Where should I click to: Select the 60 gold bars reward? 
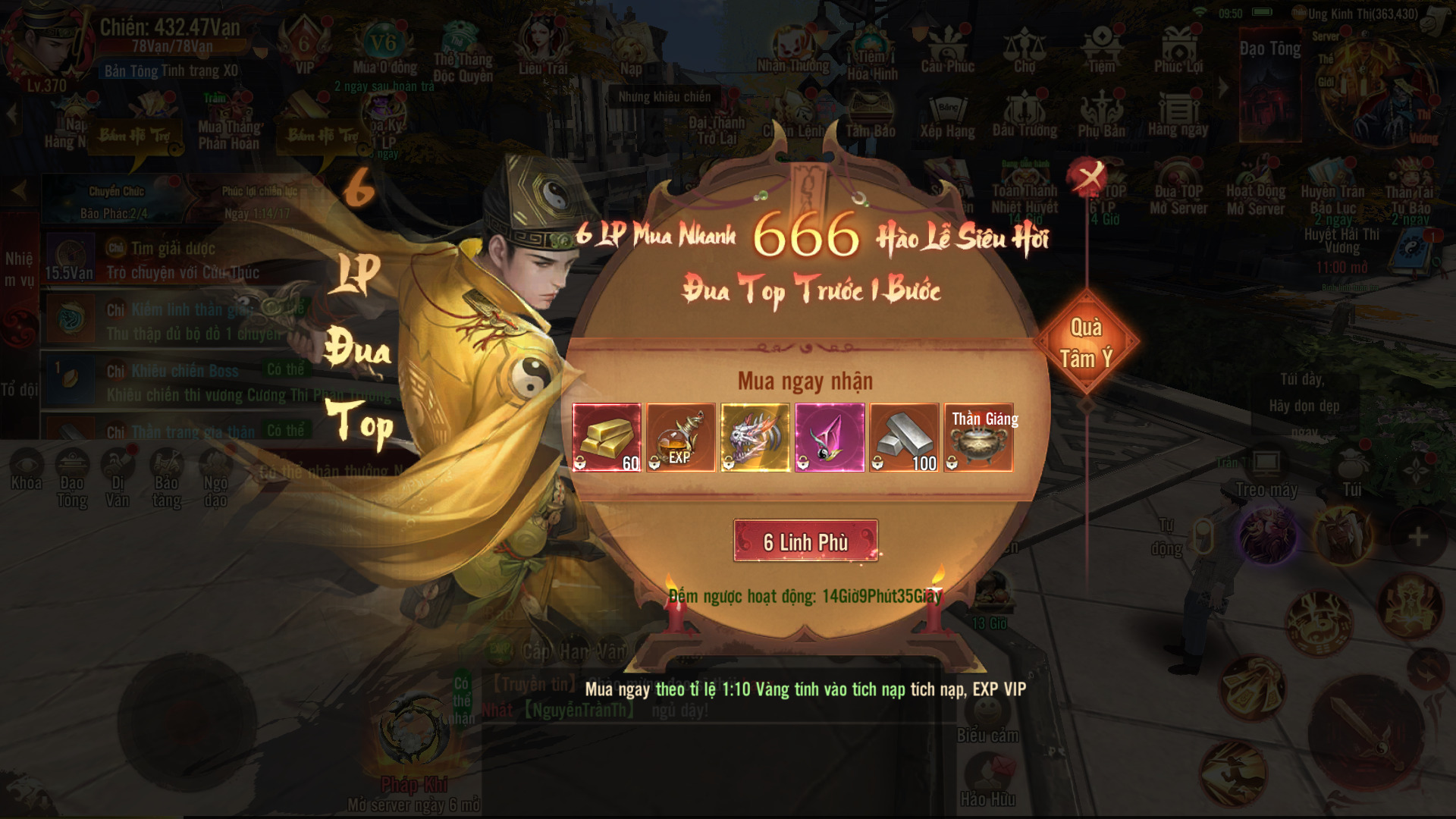[x=607, y=438]
